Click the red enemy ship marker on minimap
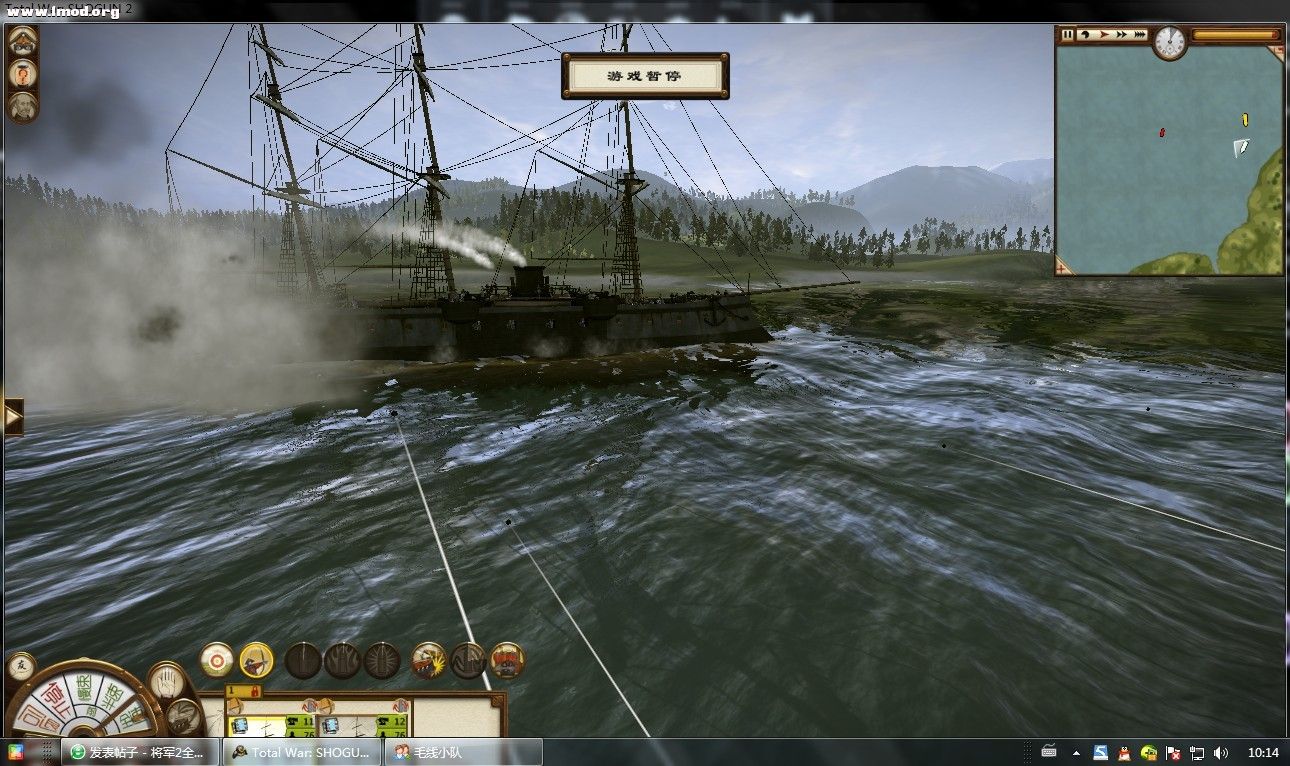 click(1162, 132)
